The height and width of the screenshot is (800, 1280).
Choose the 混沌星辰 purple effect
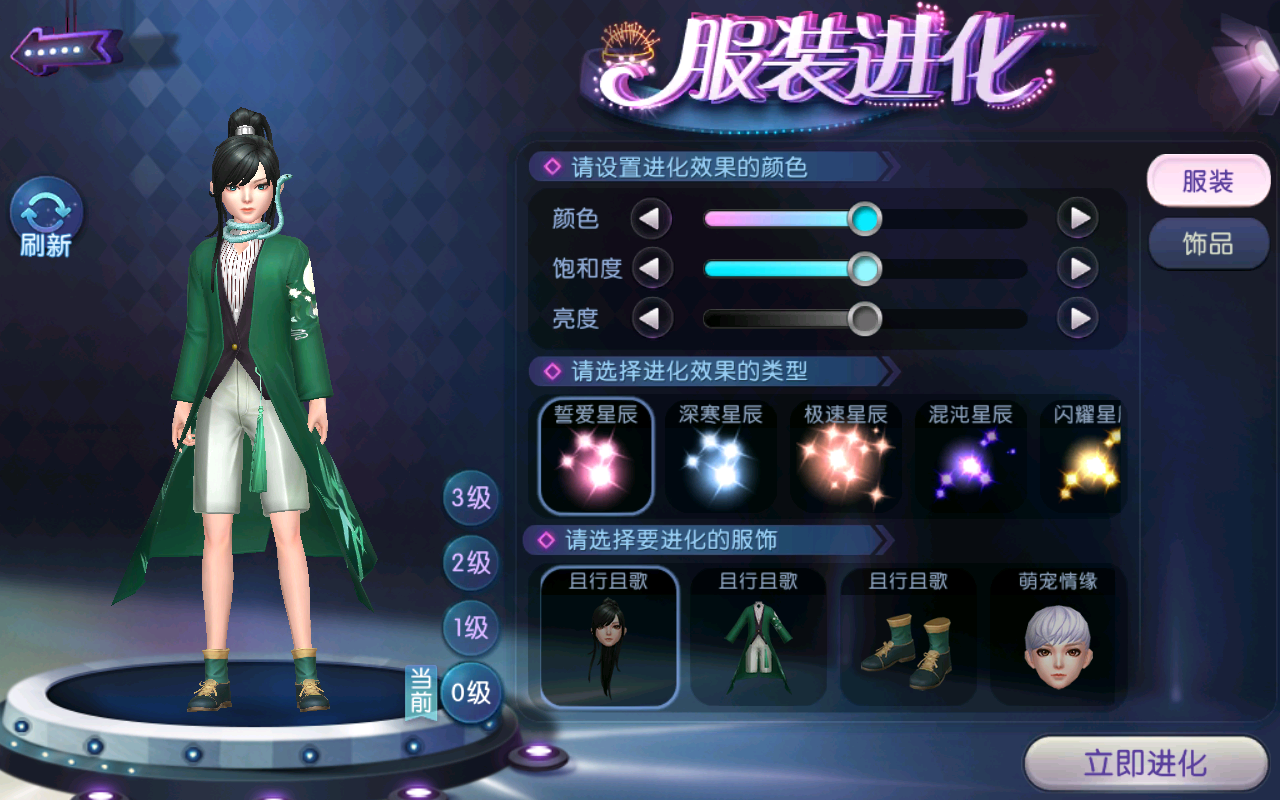coord(970,456)
